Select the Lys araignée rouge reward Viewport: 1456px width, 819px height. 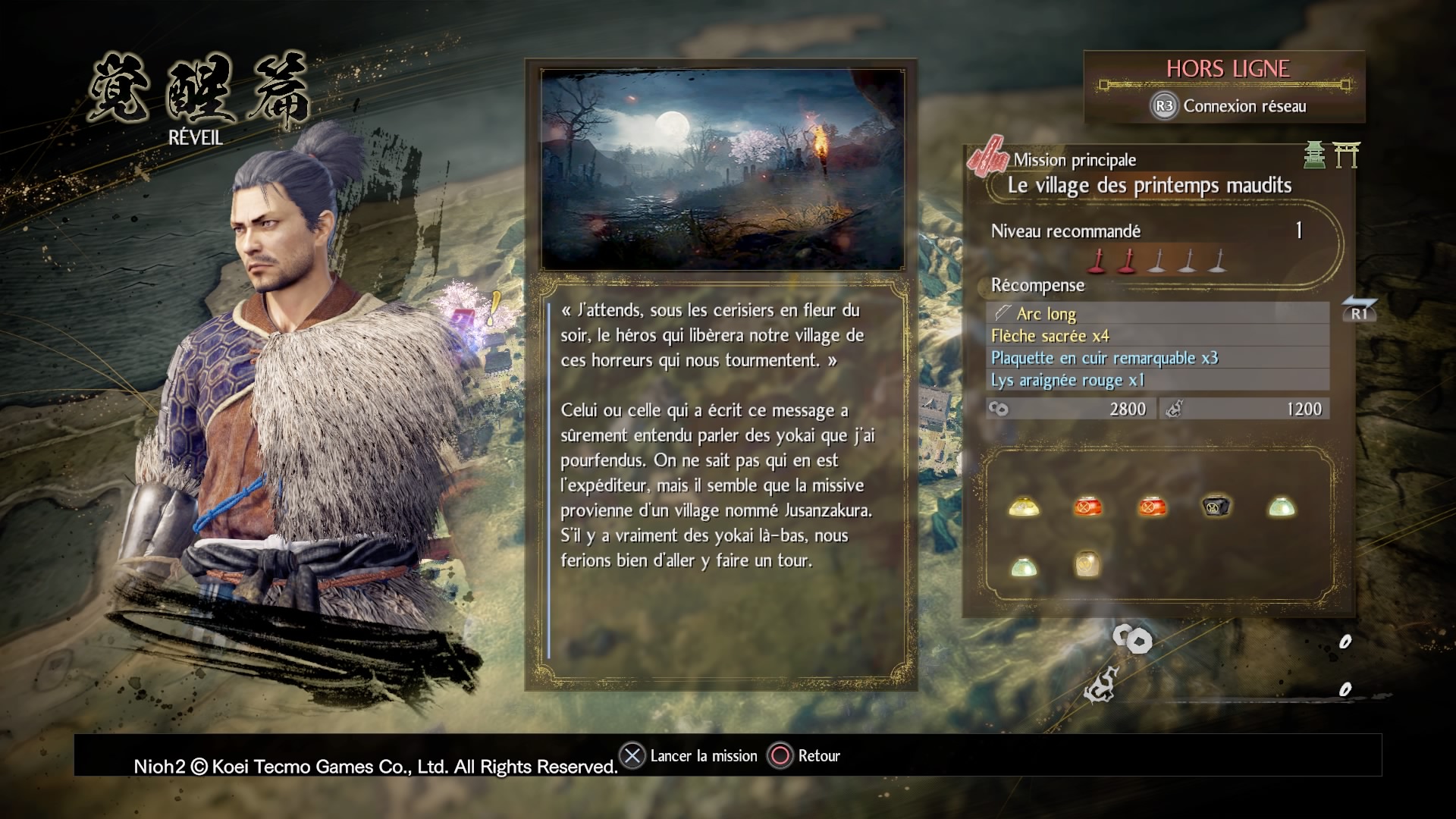(1157, 380)
